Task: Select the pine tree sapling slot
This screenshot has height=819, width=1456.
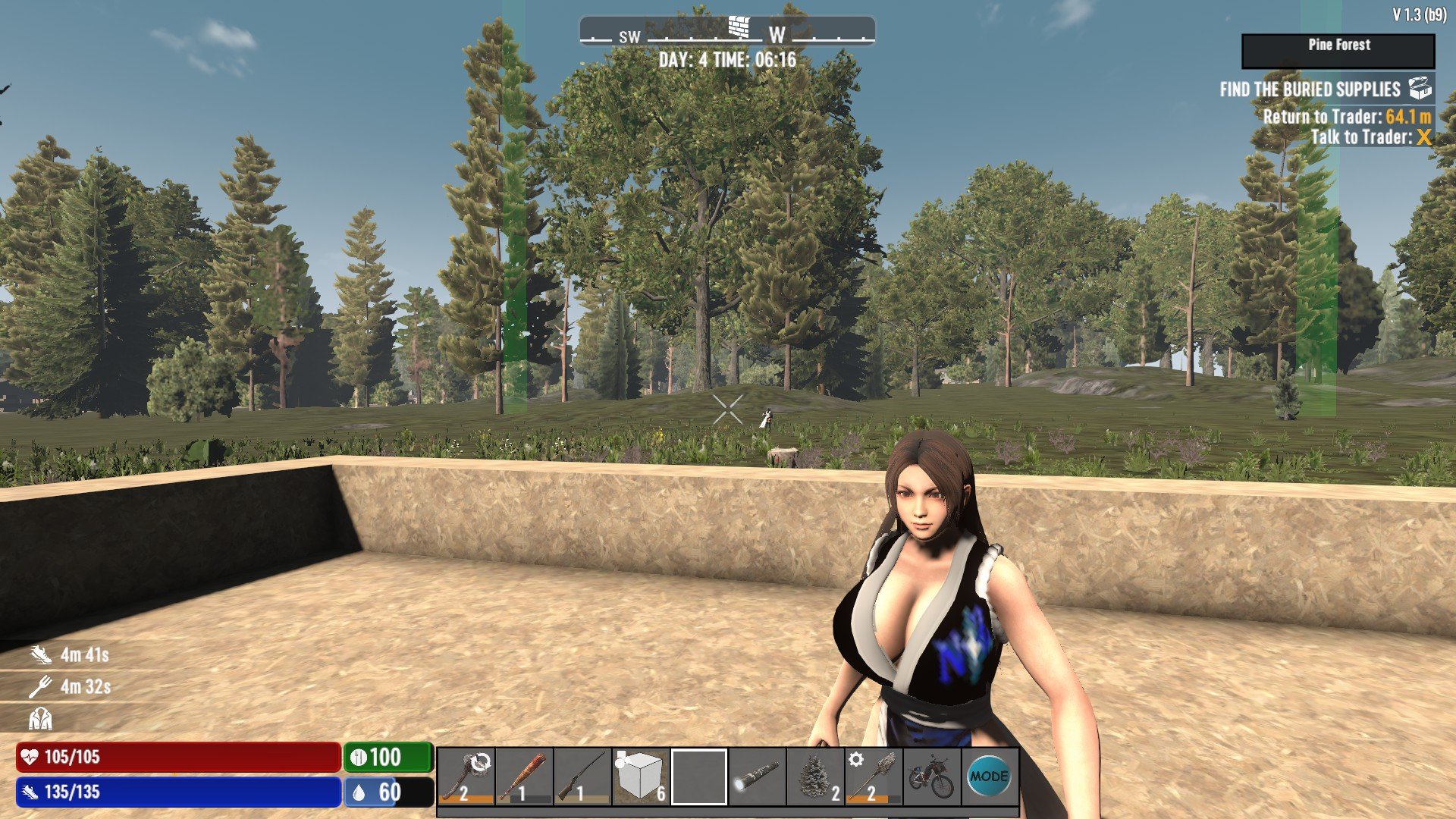Action: tap(815, 777)
